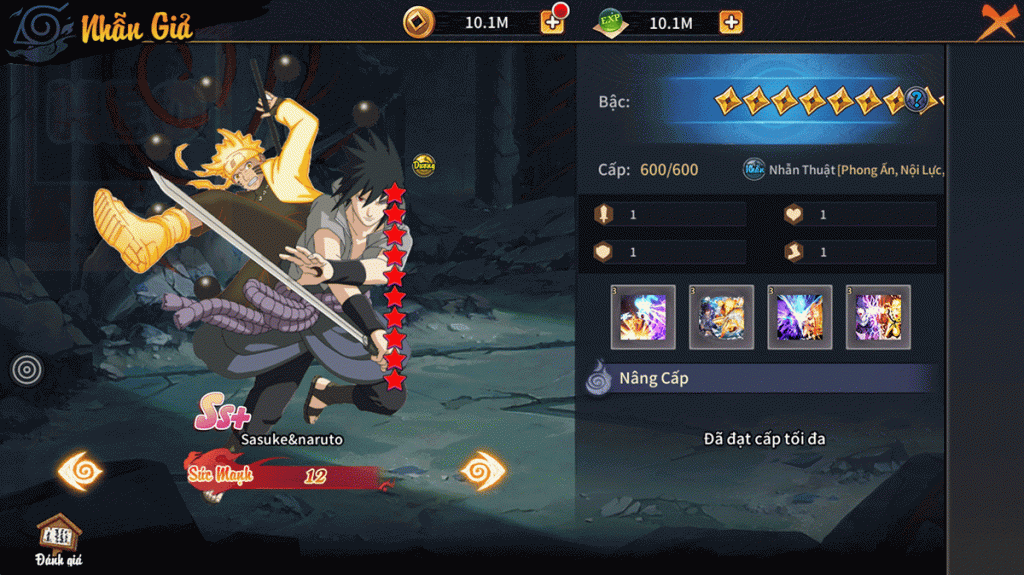Close the Nhẫn Giả screen
This screenshot has height=575, width=1024.
coord(996,21)
